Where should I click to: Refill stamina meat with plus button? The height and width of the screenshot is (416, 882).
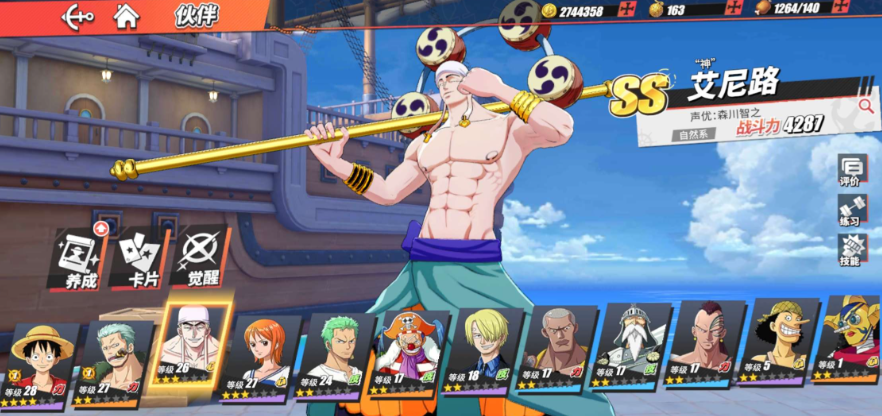point(866,11)
